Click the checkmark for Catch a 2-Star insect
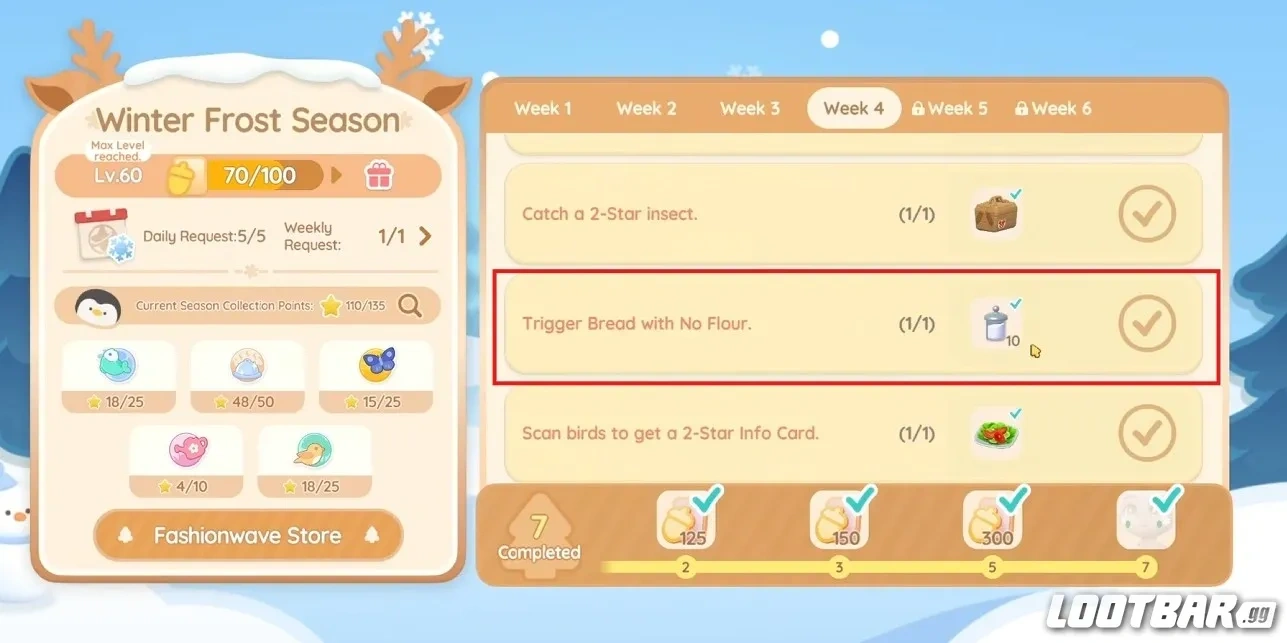Viewport: 1287px width, 643px height. click(x=1147, y=213)
